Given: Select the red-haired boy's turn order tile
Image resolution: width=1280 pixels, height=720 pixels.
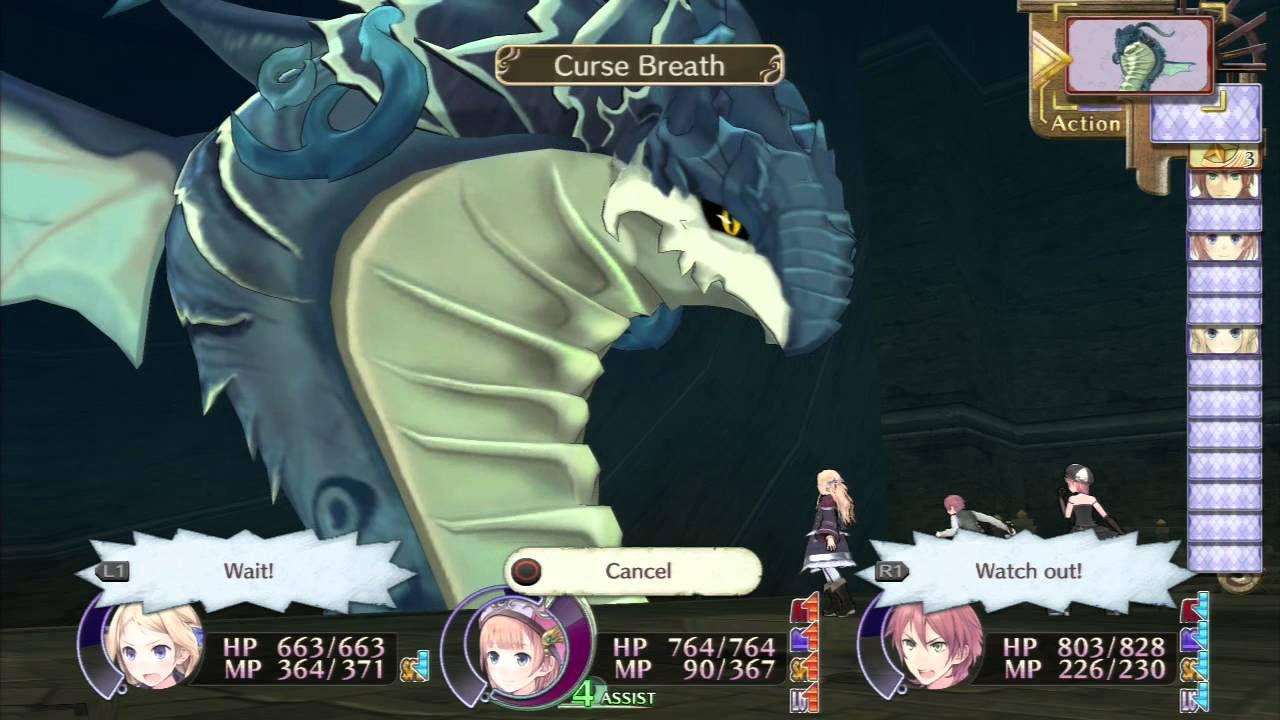Looking at the screenshot, I should click(x=1223, y=184).
